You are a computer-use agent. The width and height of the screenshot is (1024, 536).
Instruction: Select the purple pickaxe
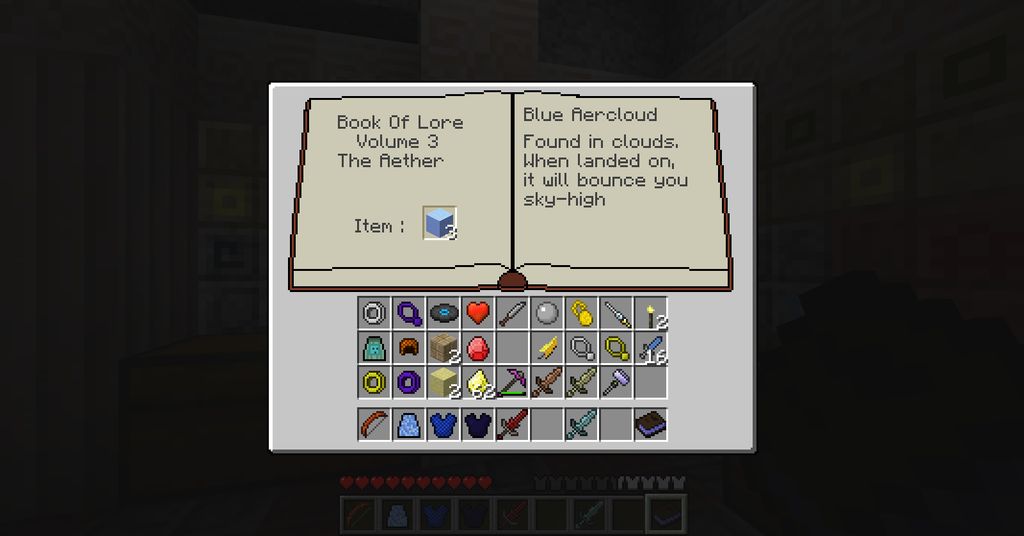coord(512,382)
